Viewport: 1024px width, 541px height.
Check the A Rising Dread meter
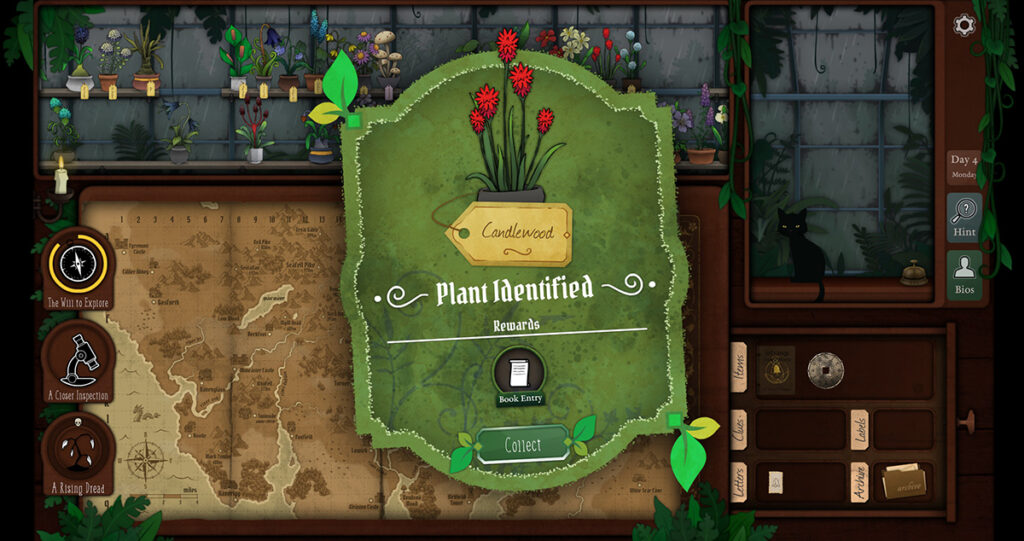pos(78,453)
